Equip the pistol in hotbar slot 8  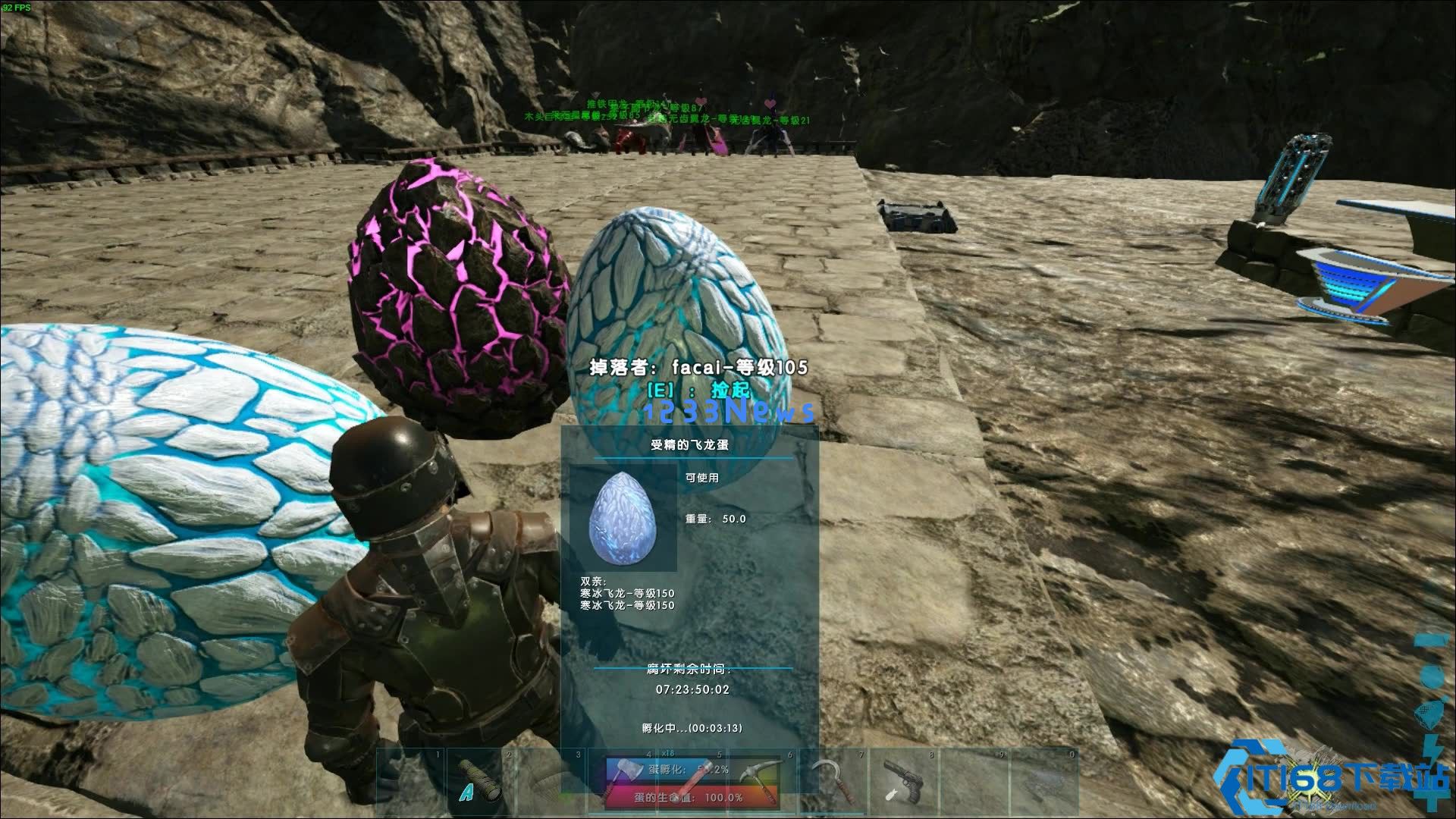coord(901,781)
